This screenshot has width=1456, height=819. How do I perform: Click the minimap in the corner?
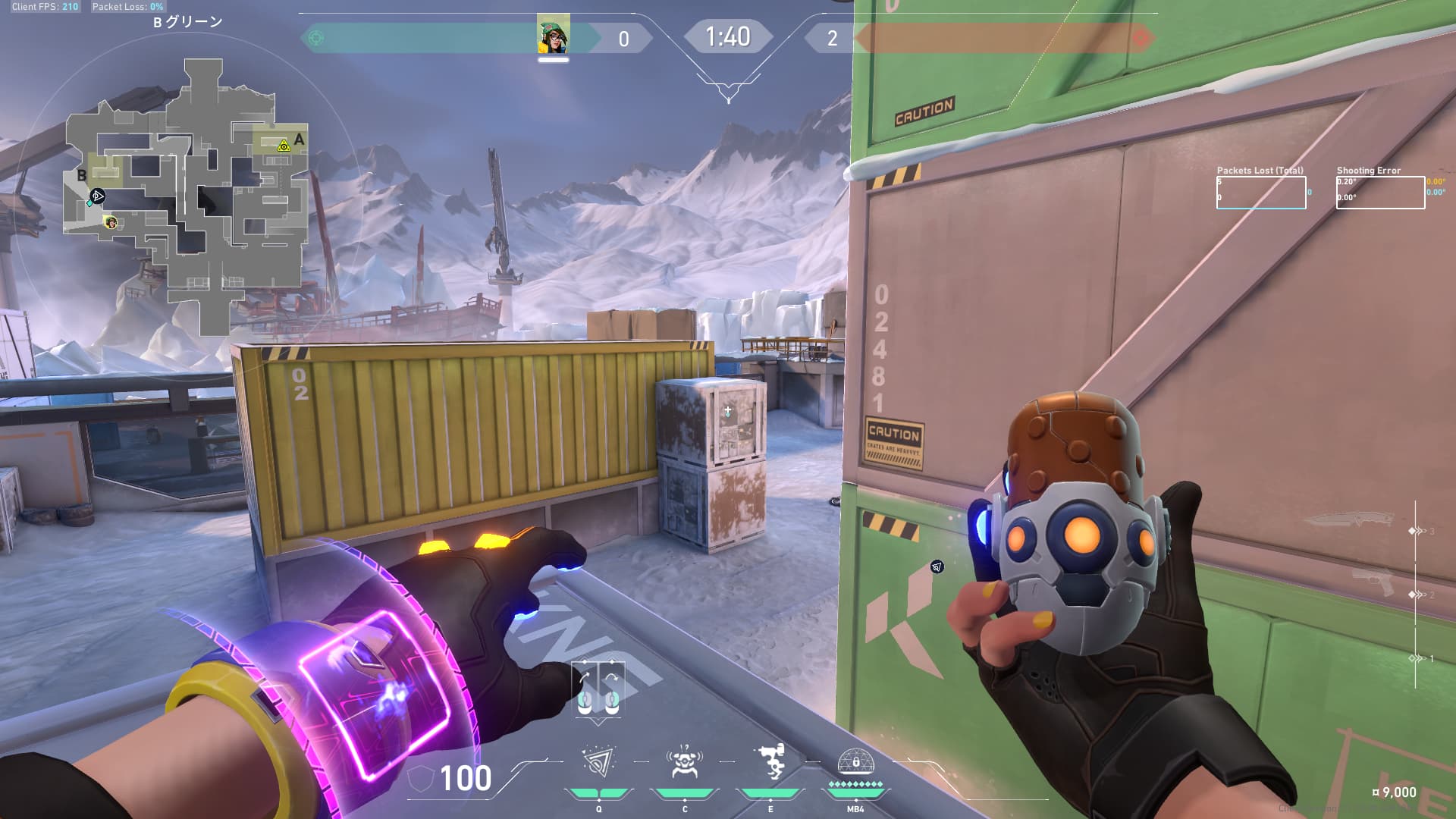point(186,197)
